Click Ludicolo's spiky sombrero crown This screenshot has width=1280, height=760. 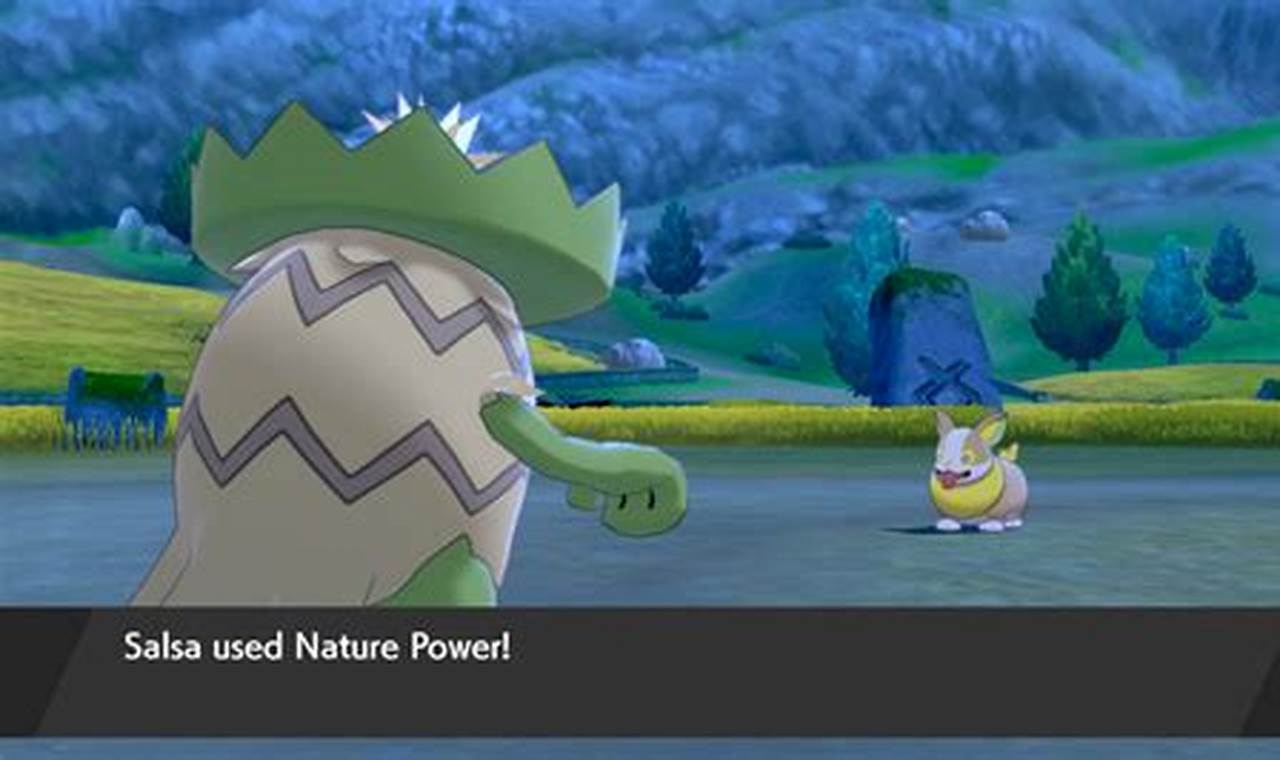coord(400,160)
